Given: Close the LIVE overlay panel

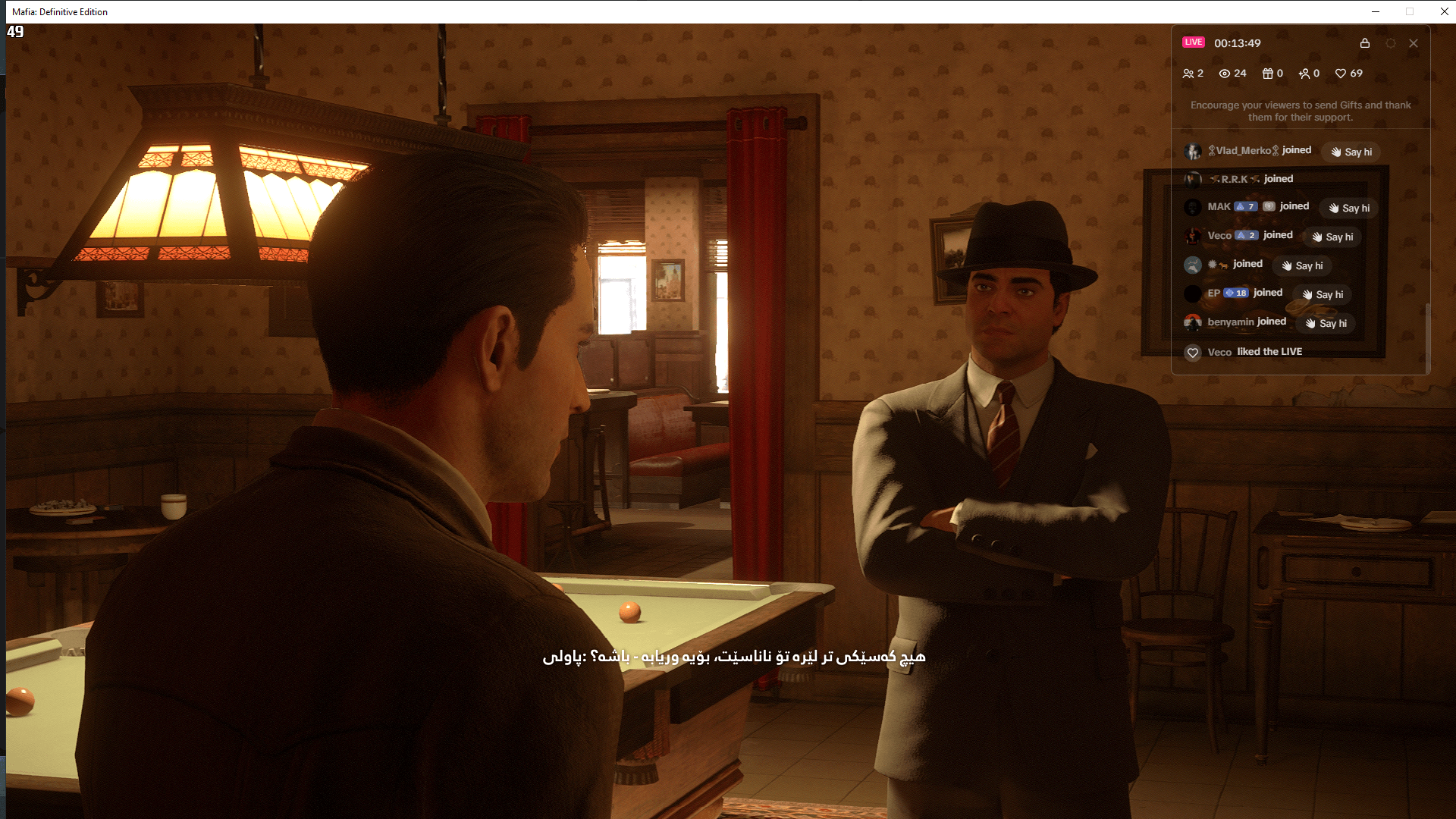Looking at the screenshot, I should [1414, 43].
